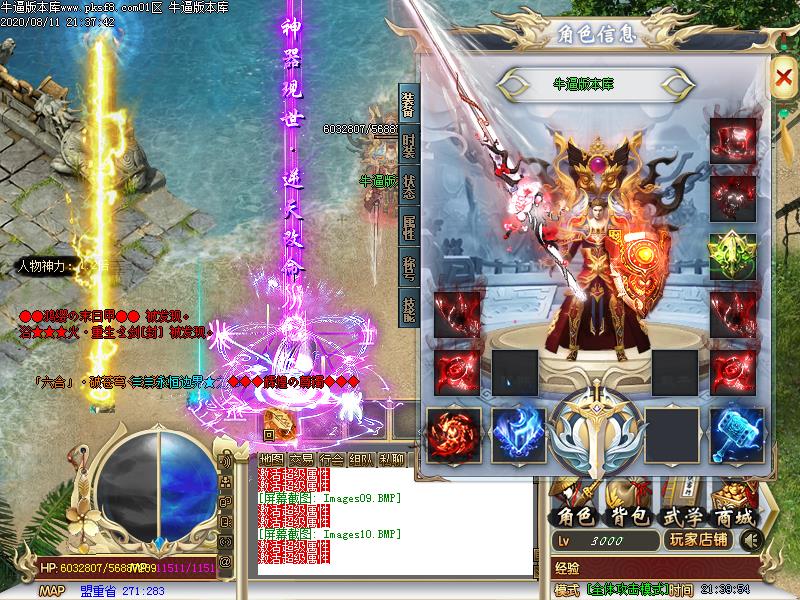The image size is (800, 600).
Task: Select the fiery red orb slot
Action: [x=454, y=435]
